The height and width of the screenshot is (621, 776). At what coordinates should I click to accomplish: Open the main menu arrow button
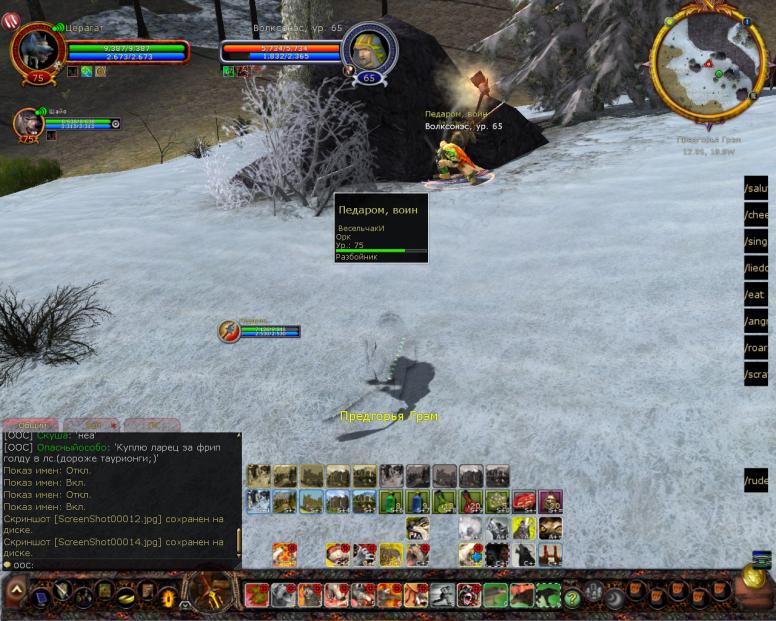pyautogui.click(x=15, y=594)
